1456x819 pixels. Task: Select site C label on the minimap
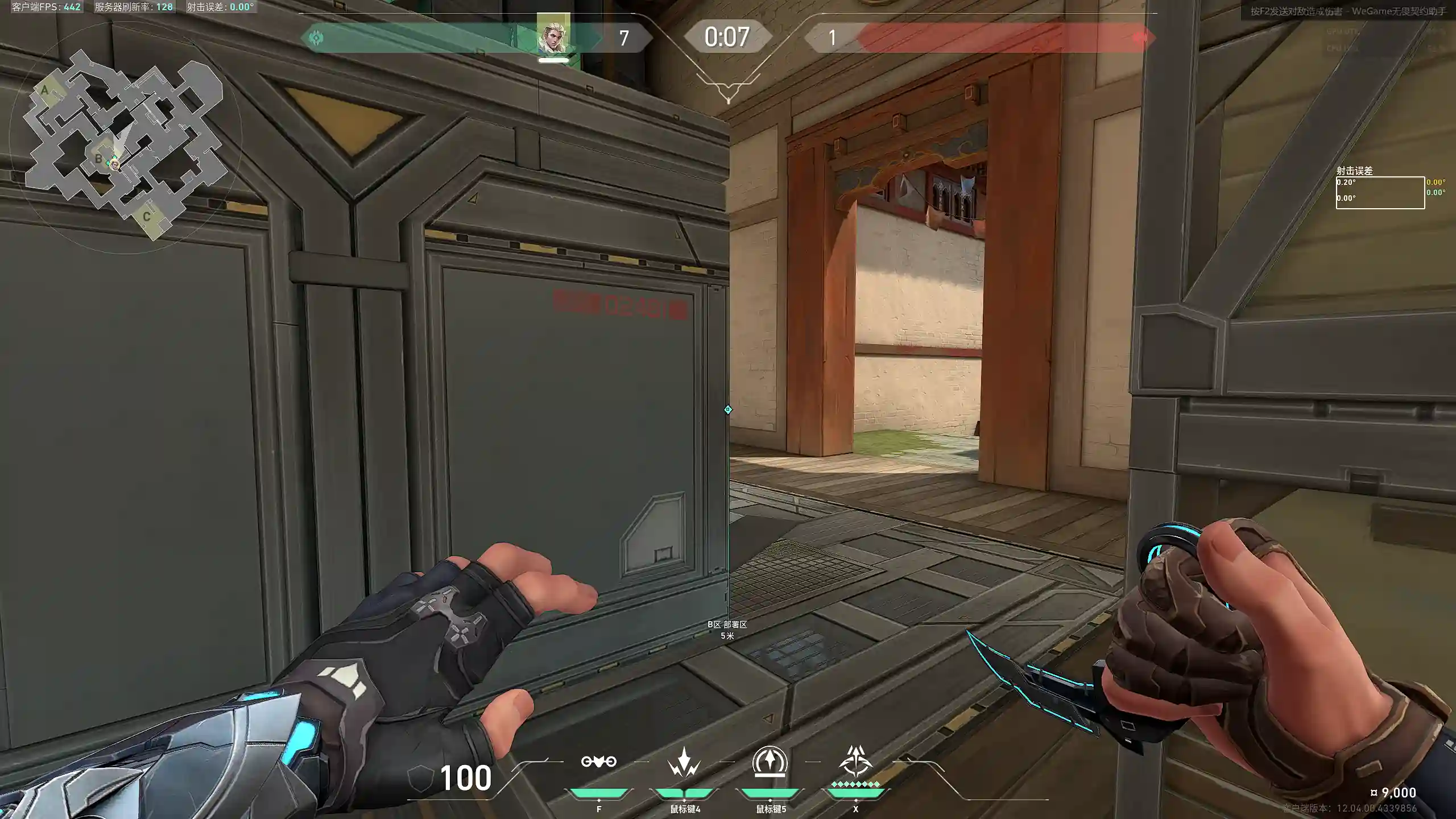pos(147,216)
